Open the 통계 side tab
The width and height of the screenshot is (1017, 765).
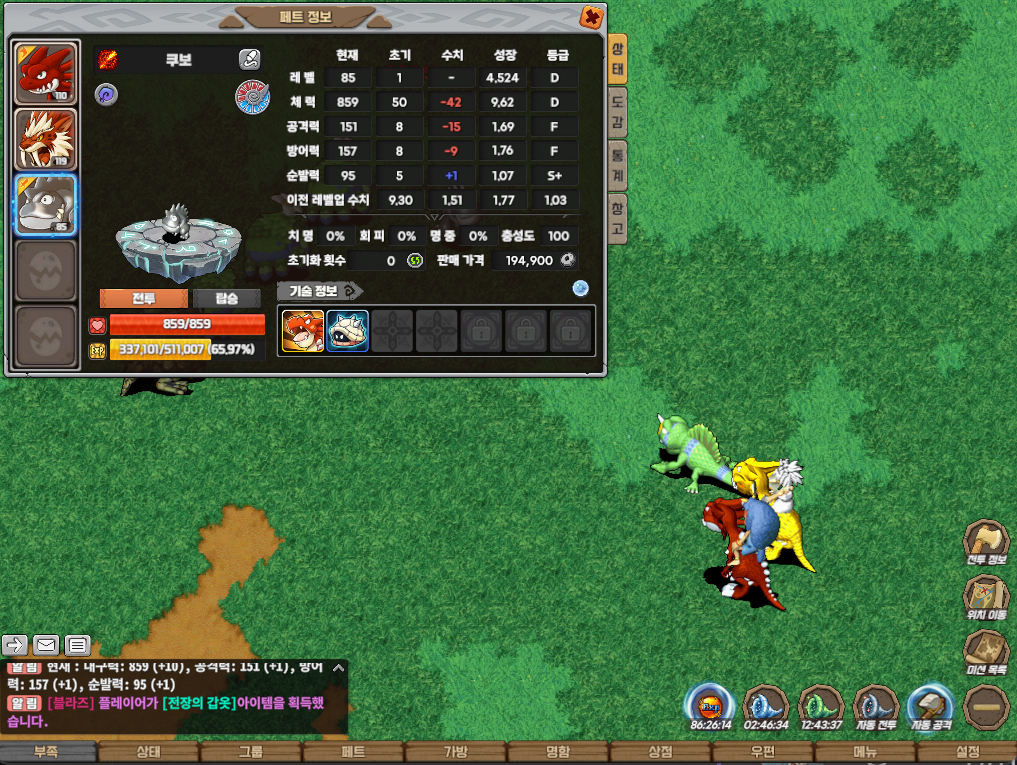click(x=618, y=164)
